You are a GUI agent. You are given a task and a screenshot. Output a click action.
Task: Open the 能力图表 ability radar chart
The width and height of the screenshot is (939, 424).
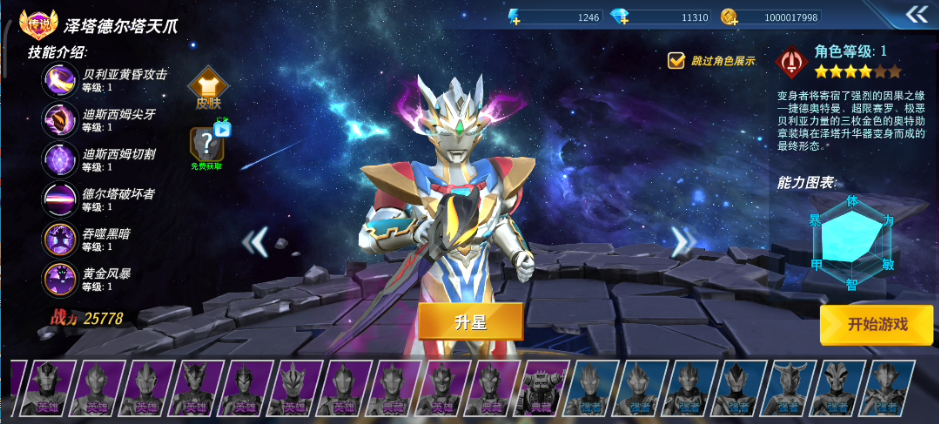852,239
